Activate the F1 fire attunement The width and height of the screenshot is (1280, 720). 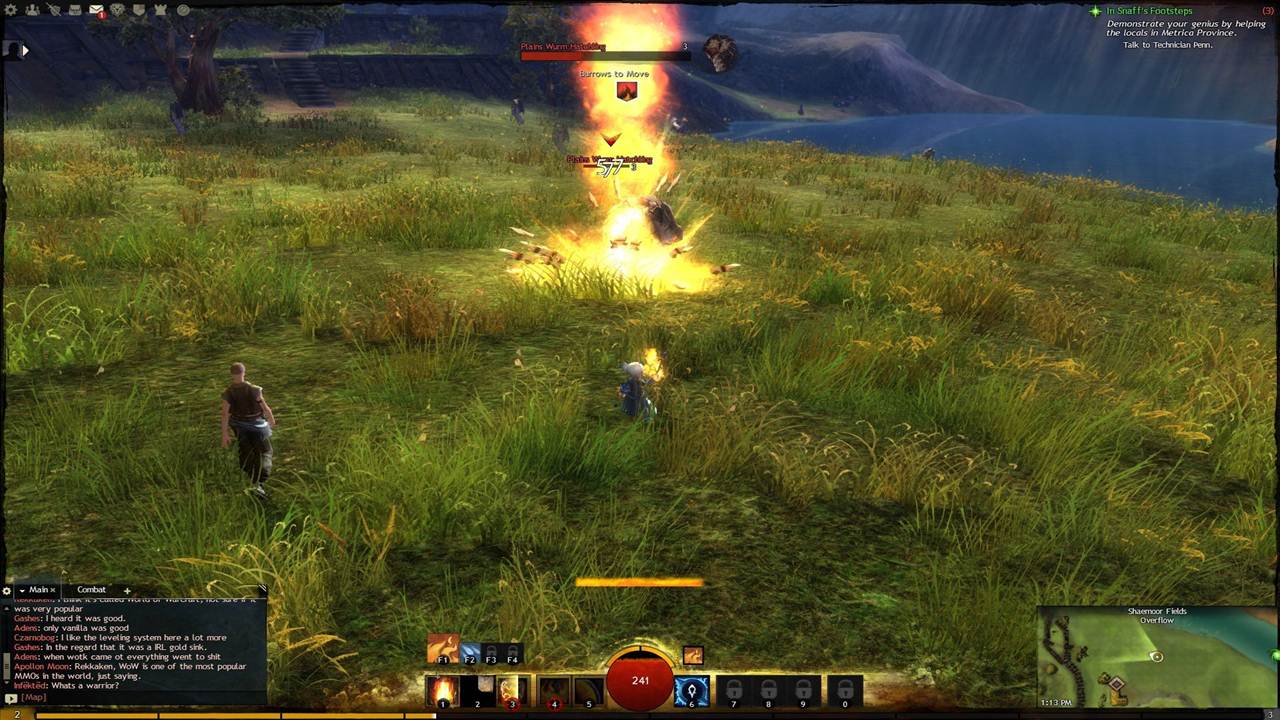(x=443, y=649)
